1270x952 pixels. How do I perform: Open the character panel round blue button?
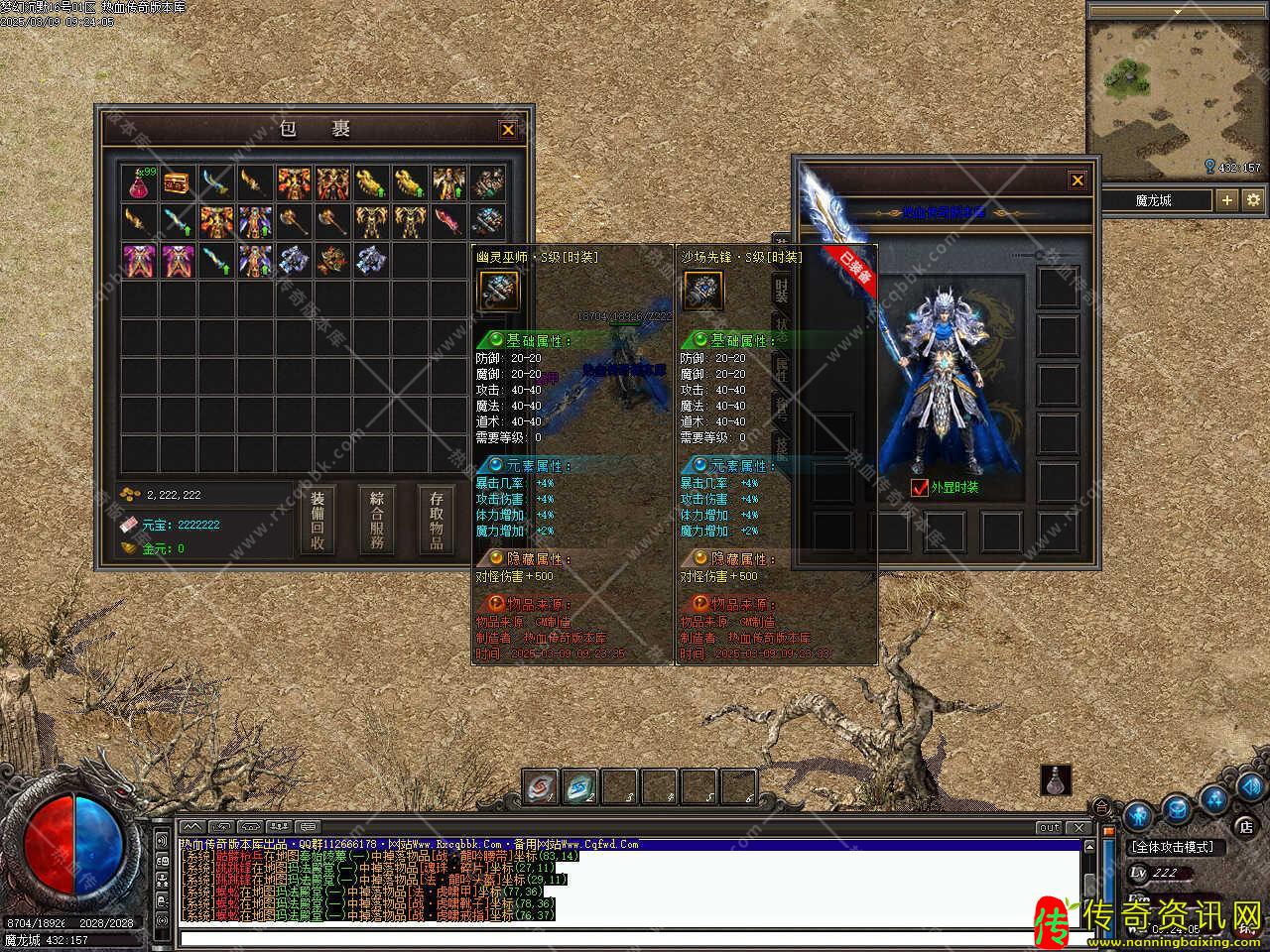click(1138, 815)
